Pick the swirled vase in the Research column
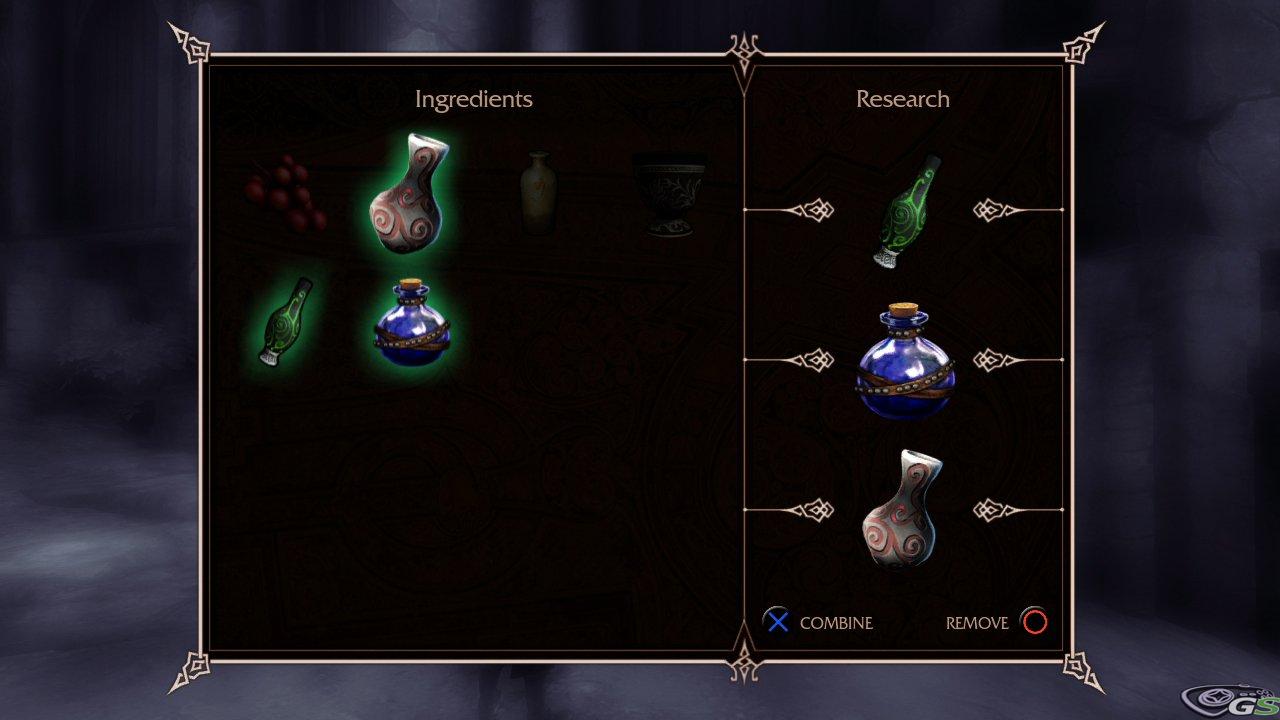This screenshot has width=1280, height=720. (x=903, y=510)
